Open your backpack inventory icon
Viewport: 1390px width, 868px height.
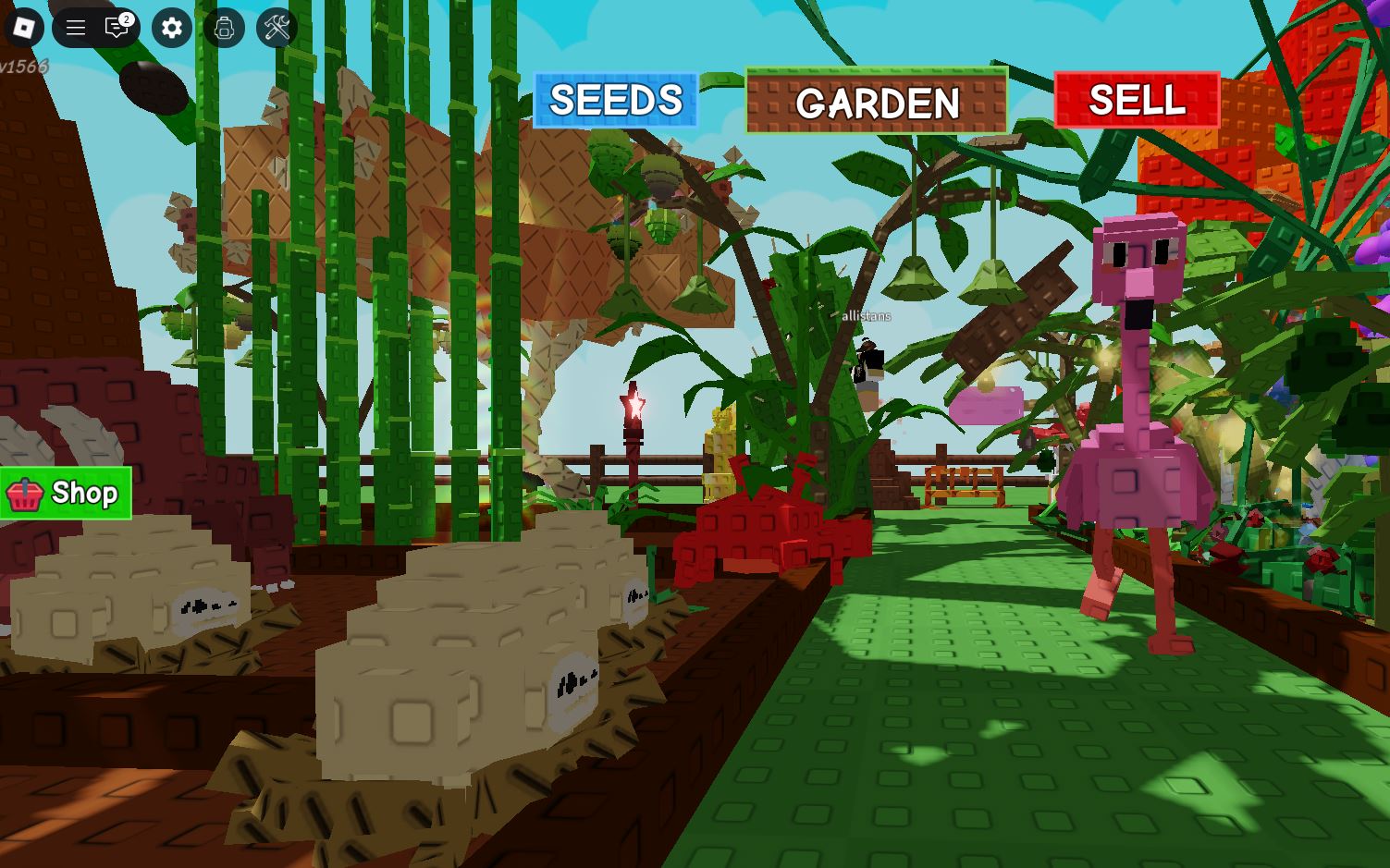(224, 28)
